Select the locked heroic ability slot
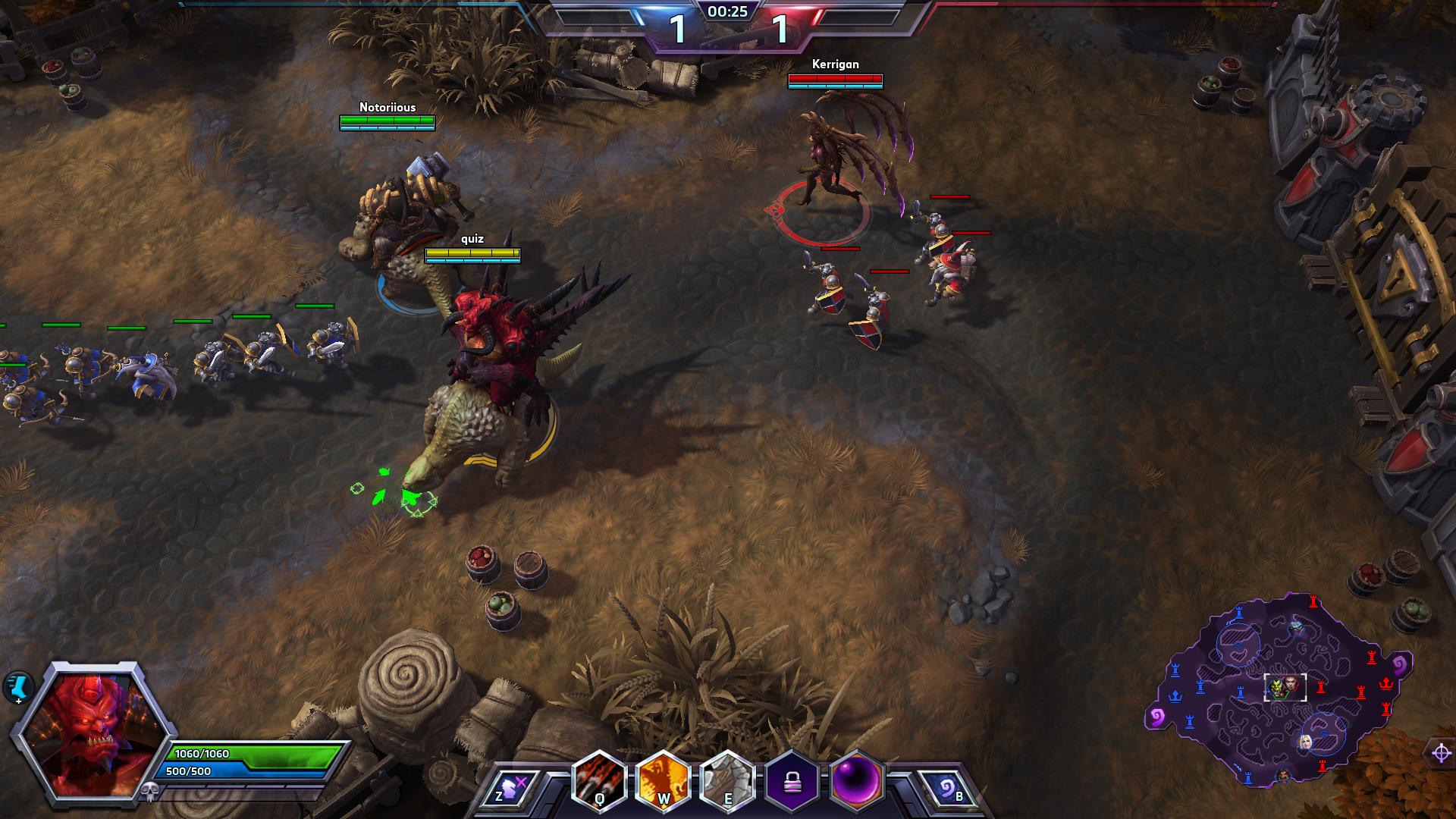 (792, 781)
